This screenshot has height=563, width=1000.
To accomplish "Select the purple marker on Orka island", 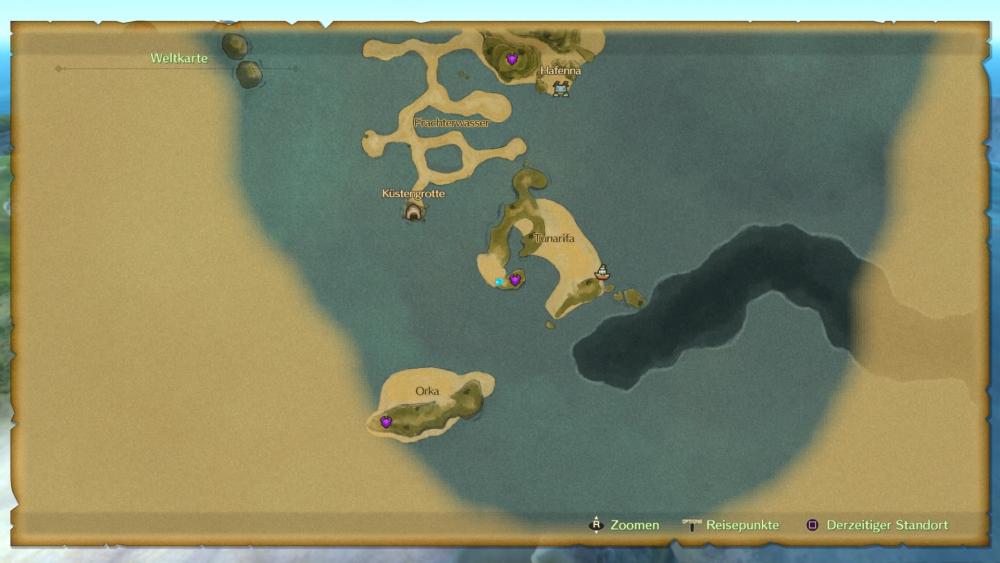I will point(386,422).
